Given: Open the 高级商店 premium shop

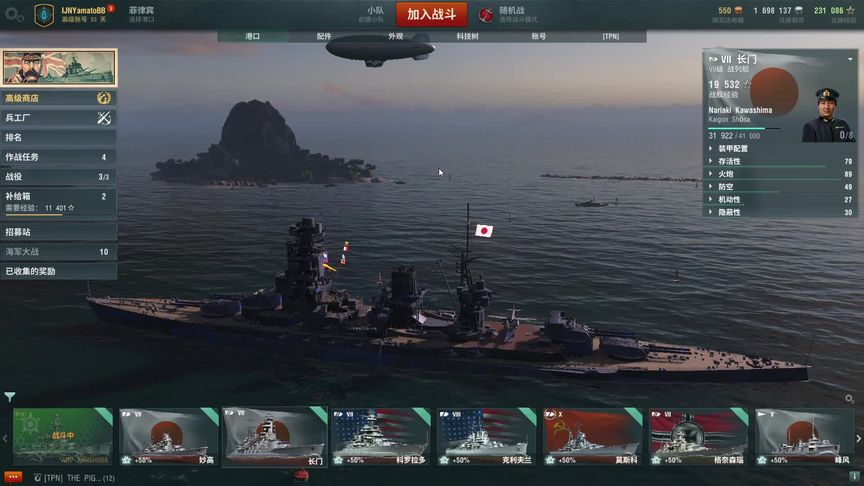Looking at the screenshot, I should pyautogui.click(x=58, y=98).
